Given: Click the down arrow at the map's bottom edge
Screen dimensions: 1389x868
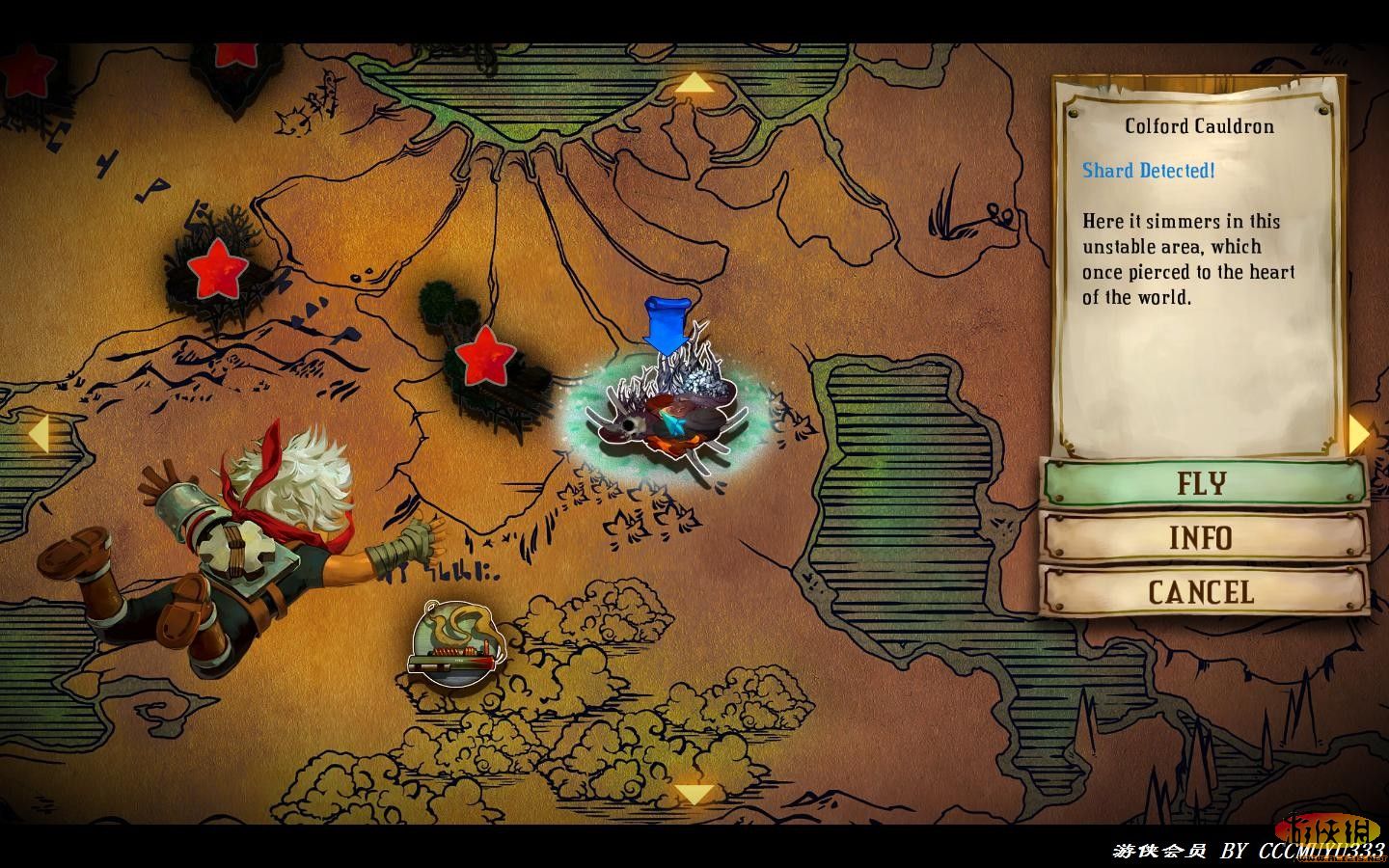Looking at the screenshot, I should 693,794.
